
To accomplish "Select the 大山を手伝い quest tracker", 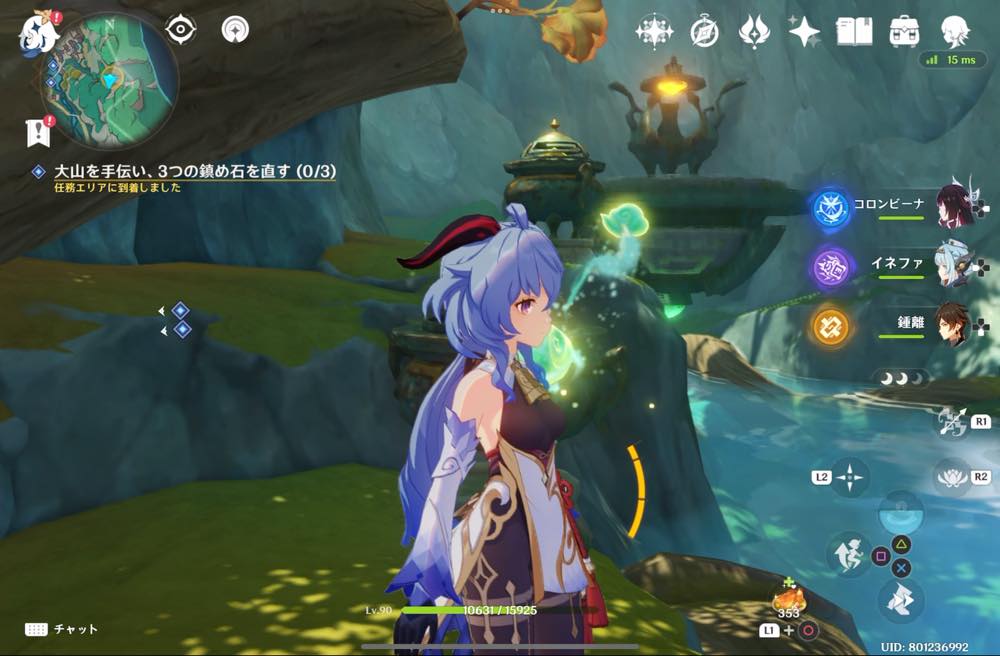I will (195, 172).
